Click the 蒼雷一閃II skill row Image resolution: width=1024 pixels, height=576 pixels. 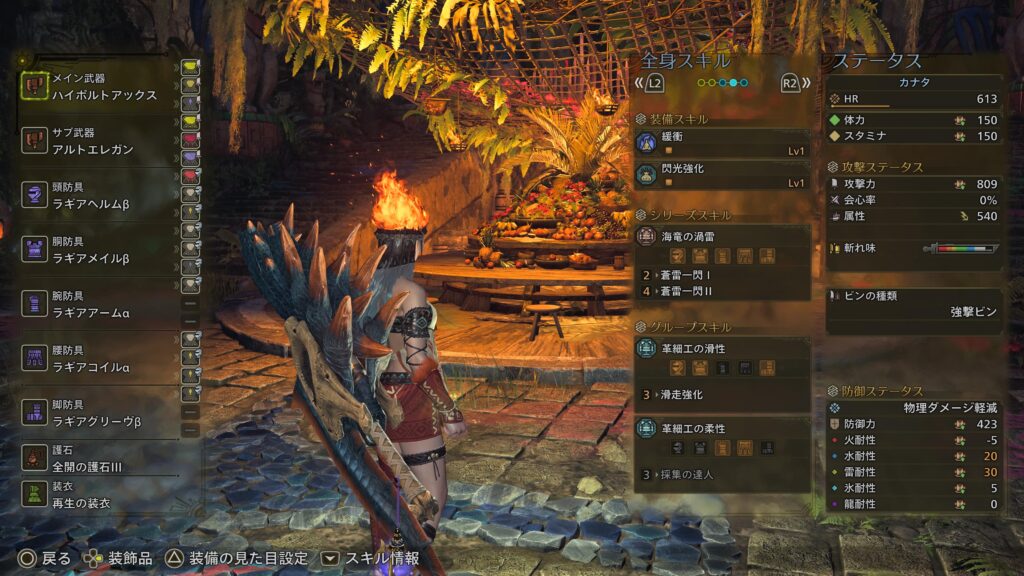click(722, 291)
